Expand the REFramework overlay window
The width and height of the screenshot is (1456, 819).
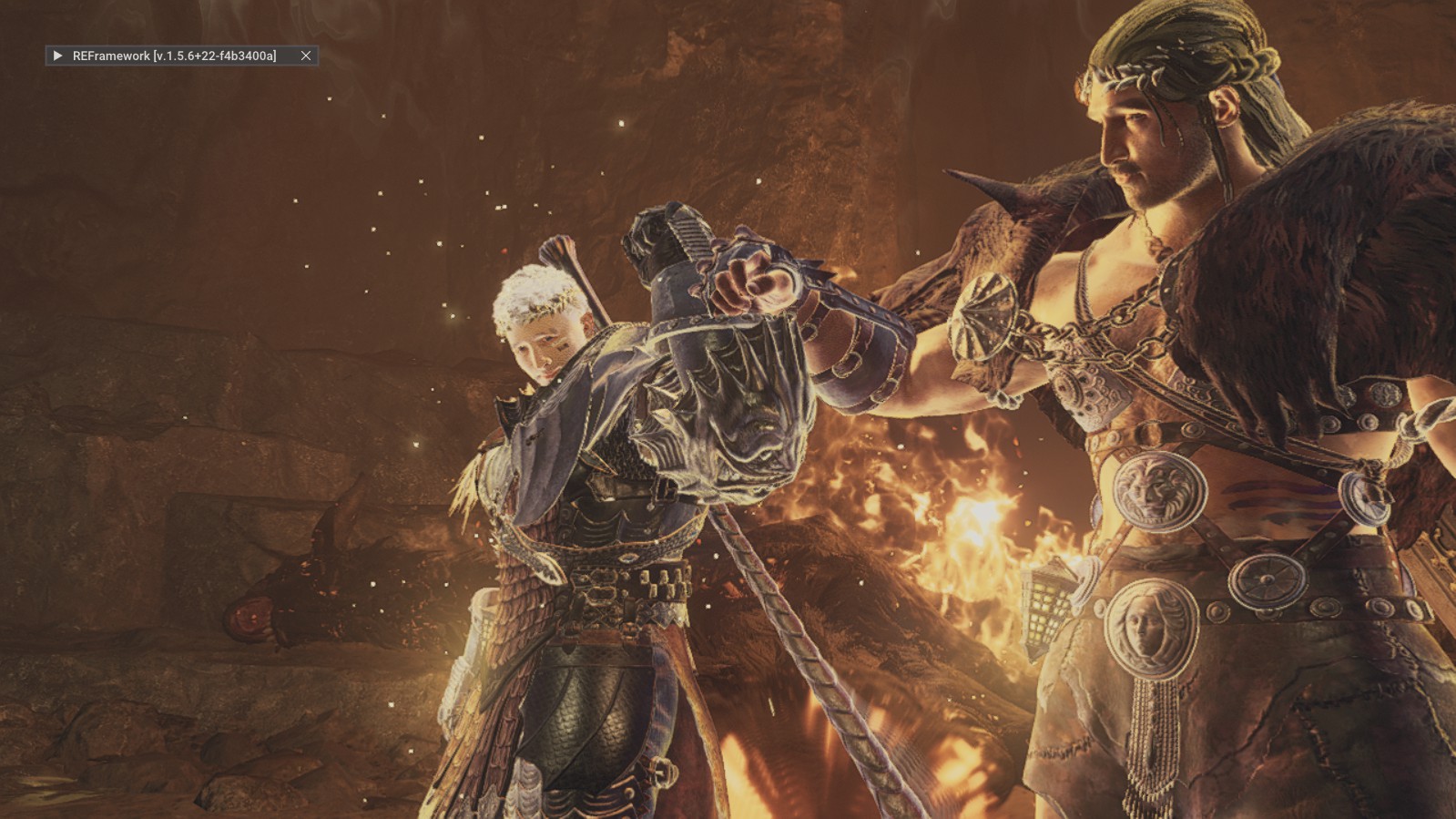click(x=57, y=56)
